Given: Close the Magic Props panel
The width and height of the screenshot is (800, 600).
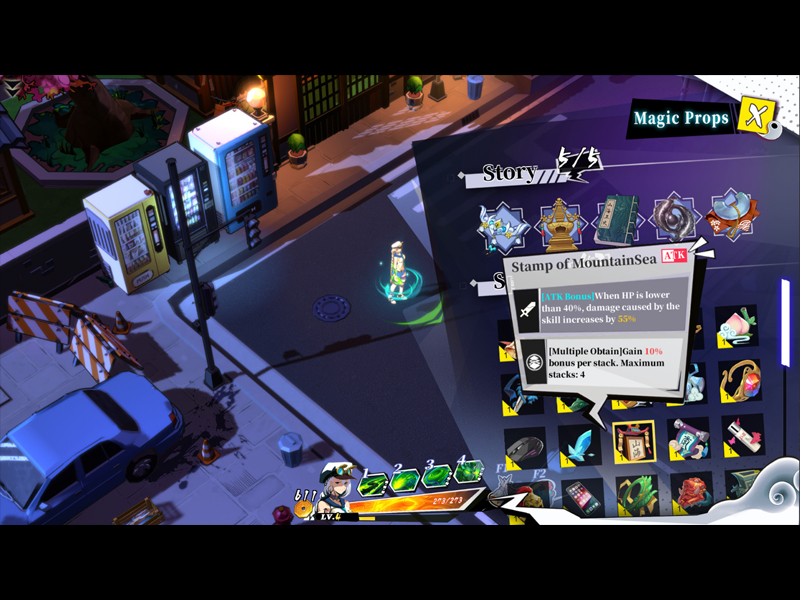Looking at the screenshot, I should click(753, 117).
